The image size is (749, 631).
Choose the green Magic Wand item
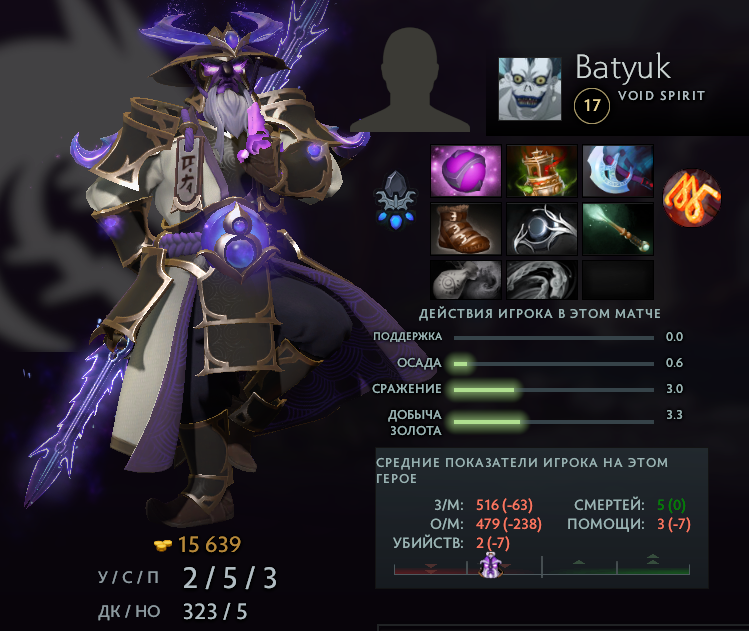617,229
